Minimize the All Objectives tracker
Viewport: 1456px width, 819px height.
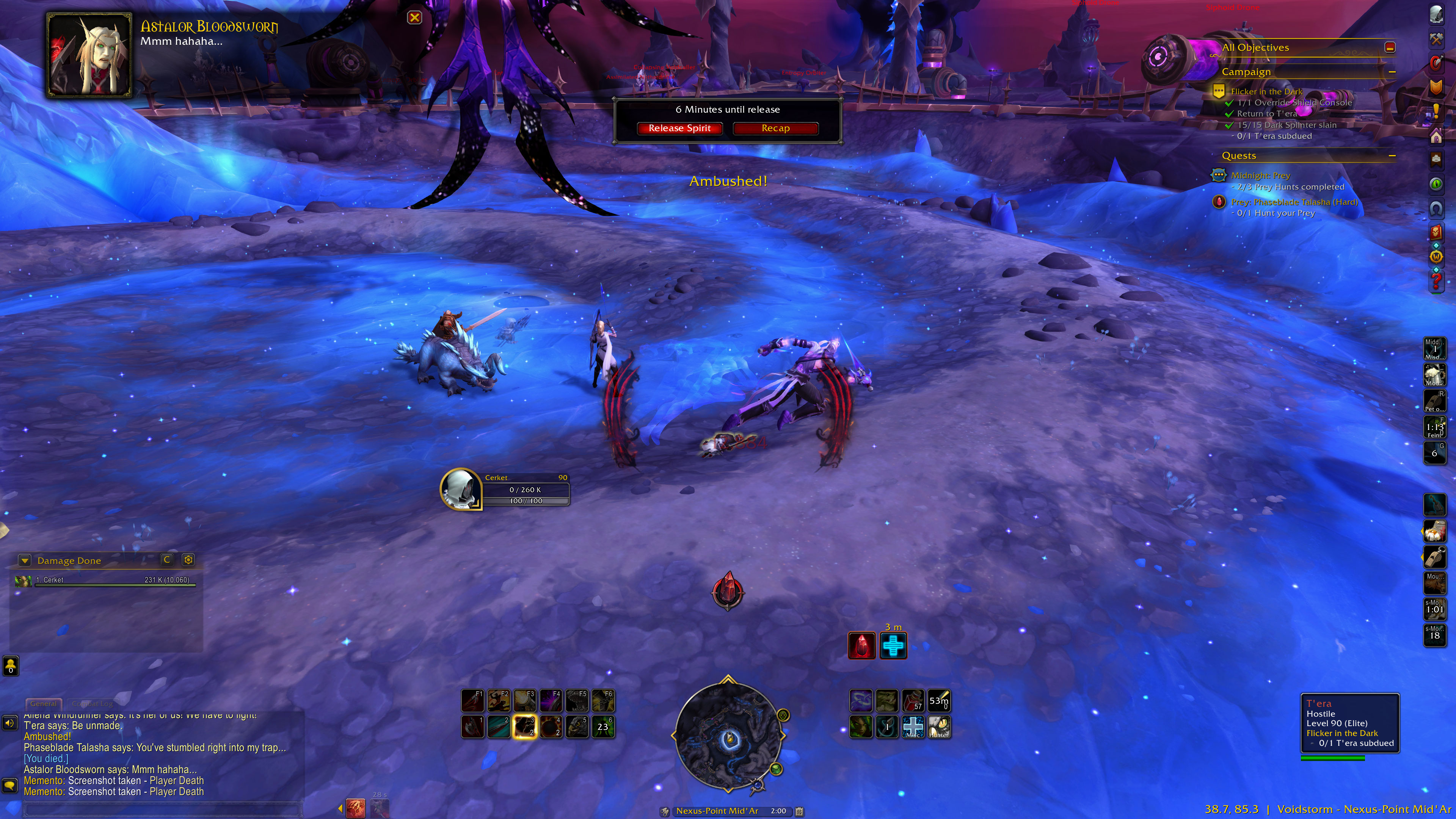point(1390,47)
